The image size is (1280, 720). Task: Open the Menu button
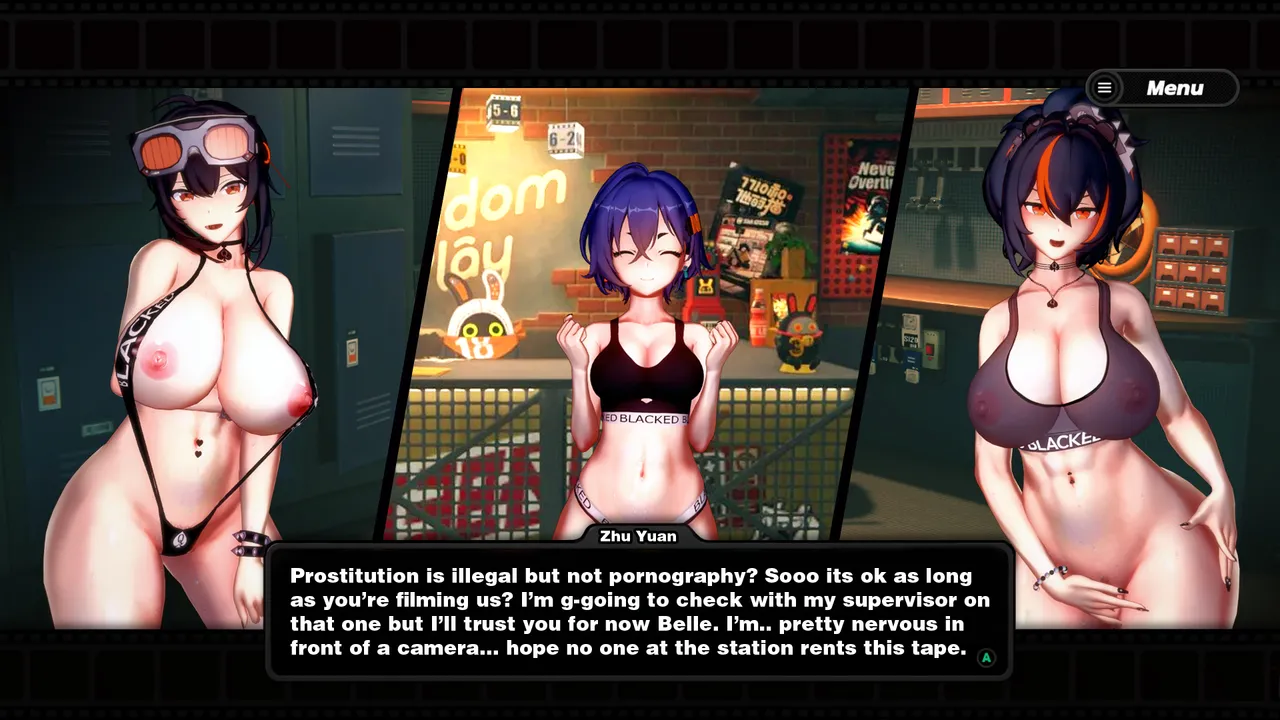1162,88
